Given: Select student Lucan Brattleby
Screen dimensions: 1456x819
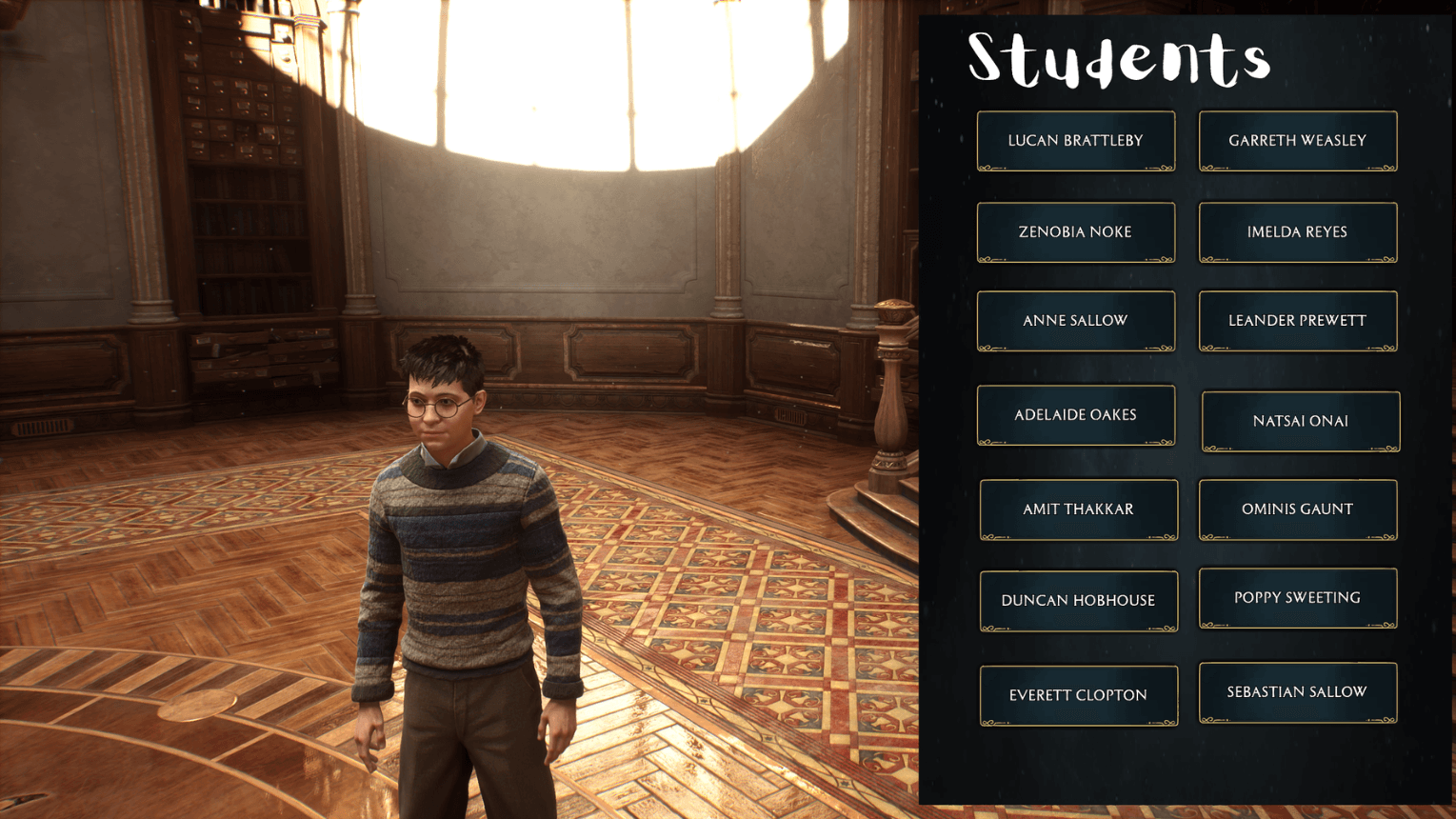Looking at the screenshot, I should pos(1076,140).
